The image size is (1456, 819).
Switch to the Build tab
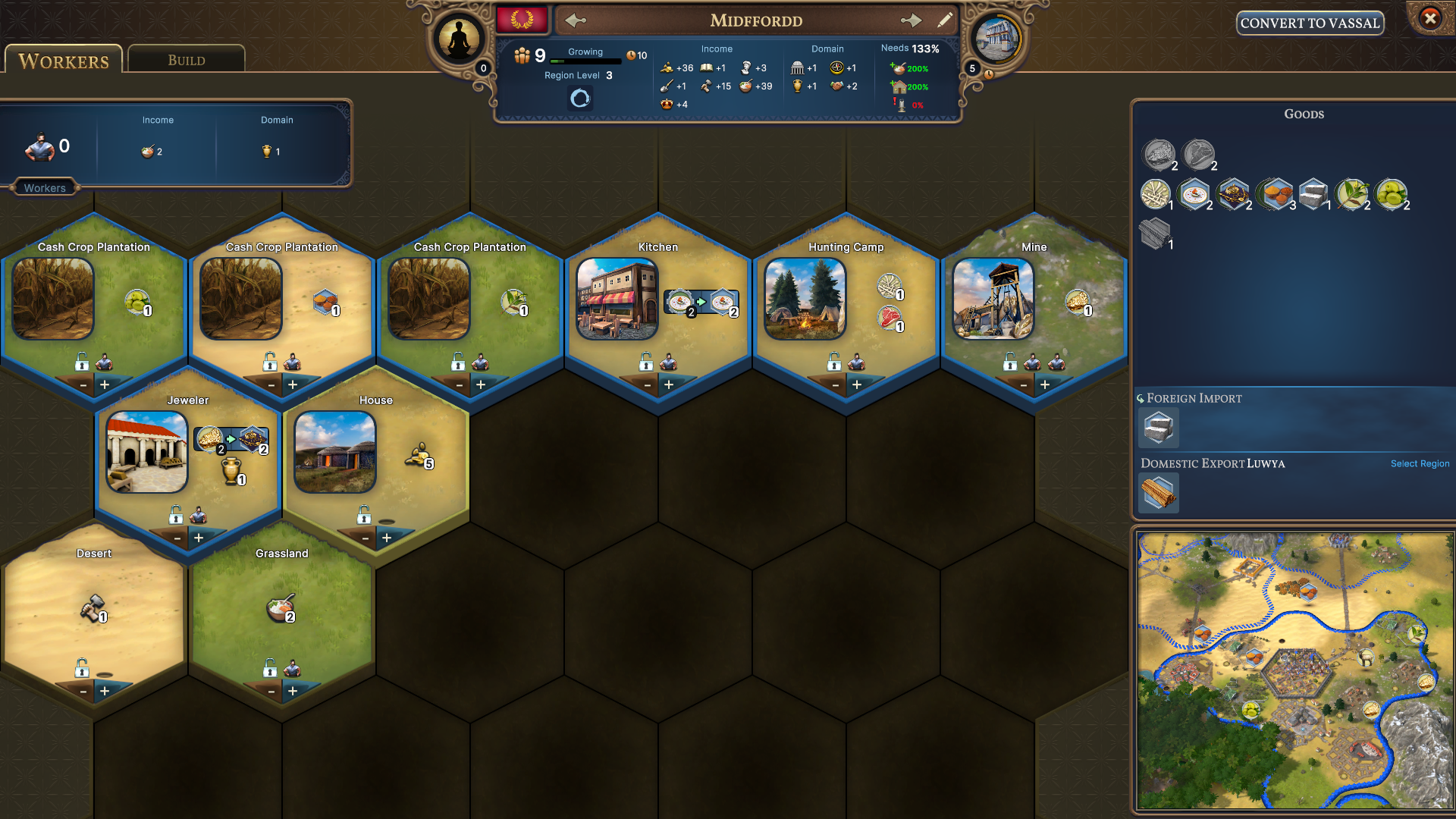(186, 60)
